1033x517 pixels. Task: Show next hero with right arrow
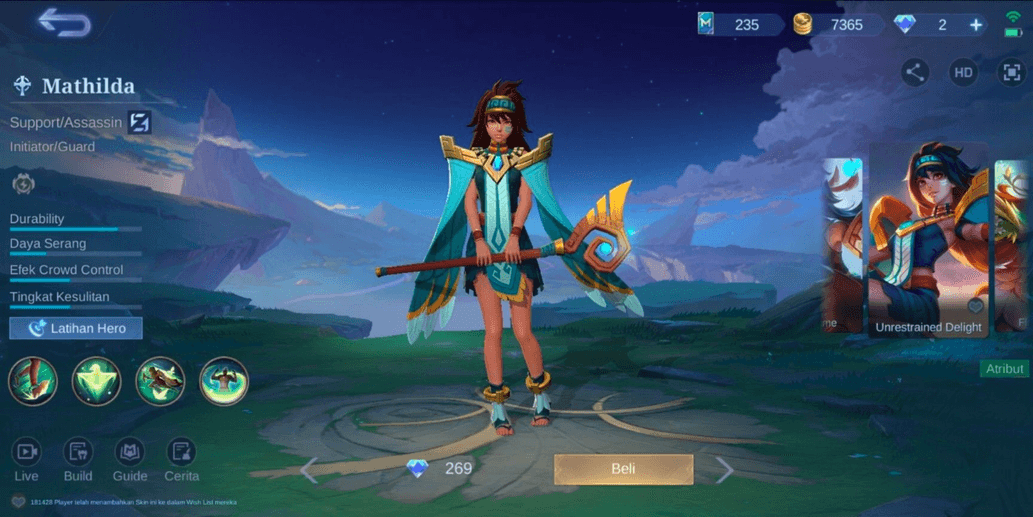(724, 470)
